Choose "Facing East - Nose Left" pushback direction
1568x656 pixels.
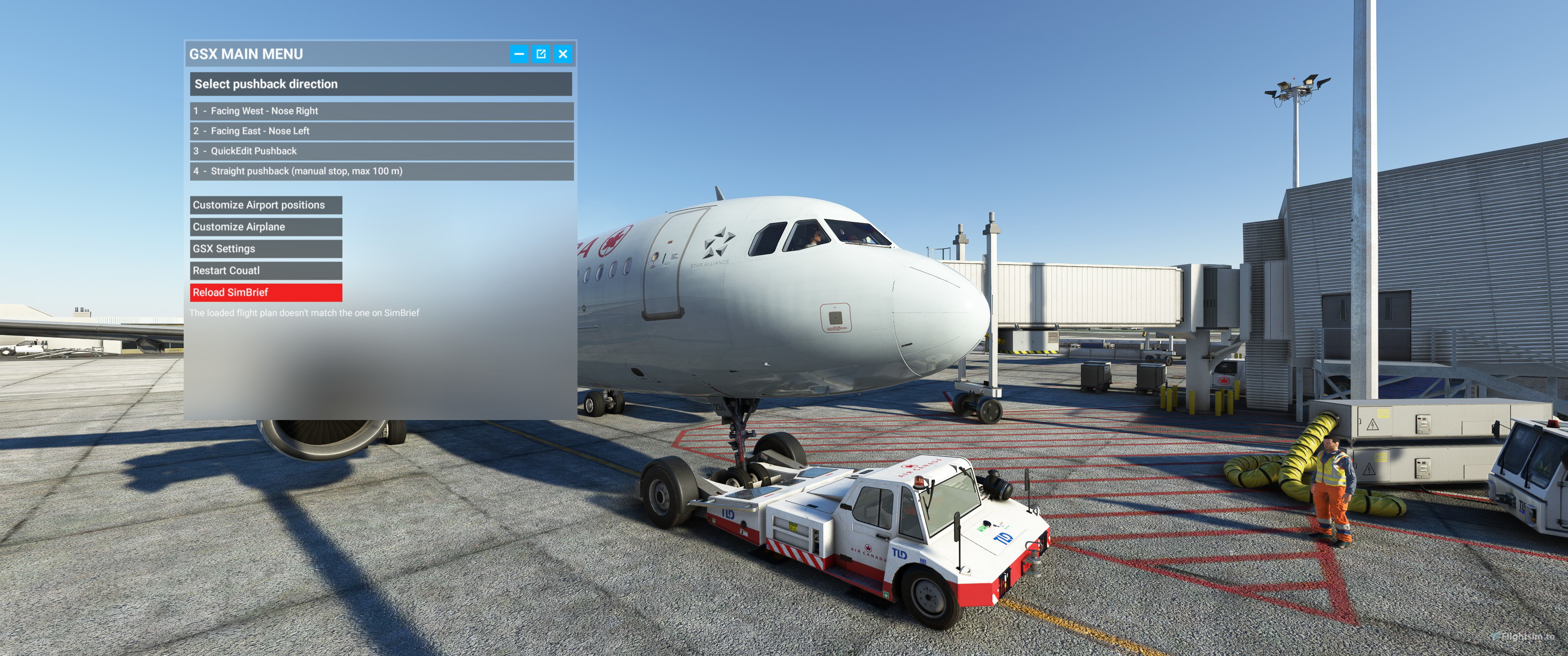[381, 131]
